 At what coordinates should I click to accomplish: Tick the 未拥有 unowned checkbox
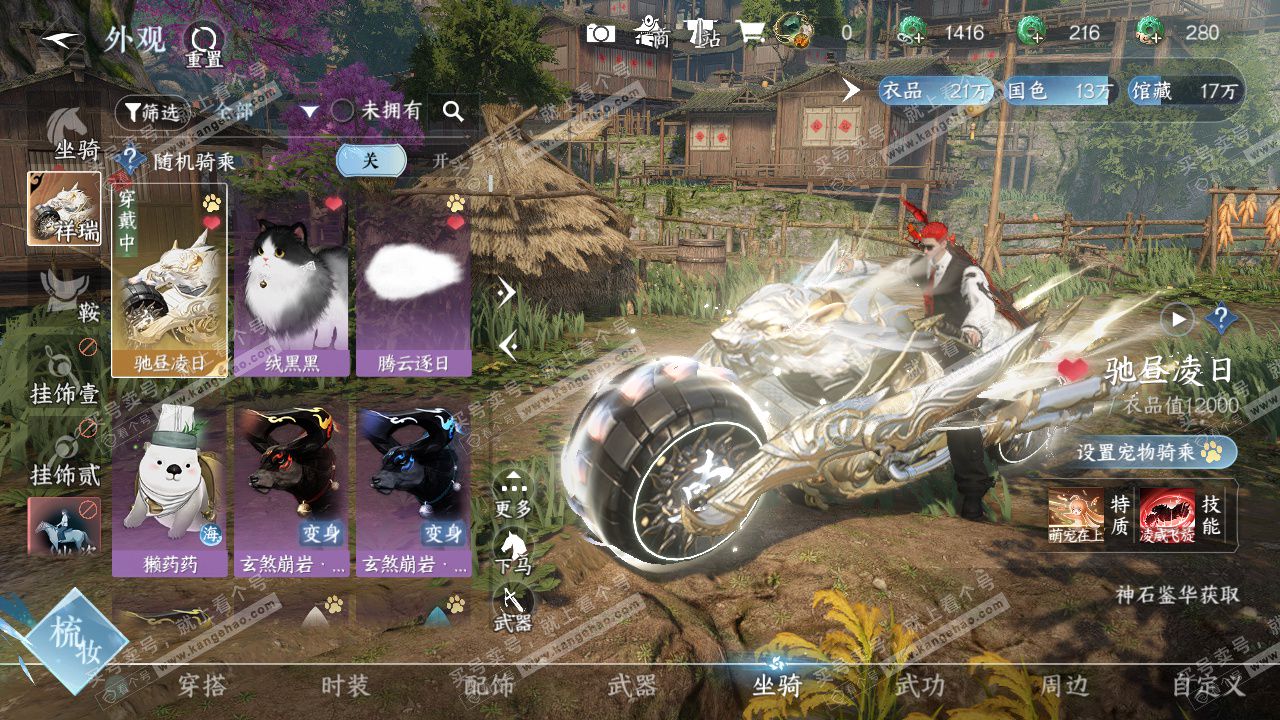tap(343, 111)
